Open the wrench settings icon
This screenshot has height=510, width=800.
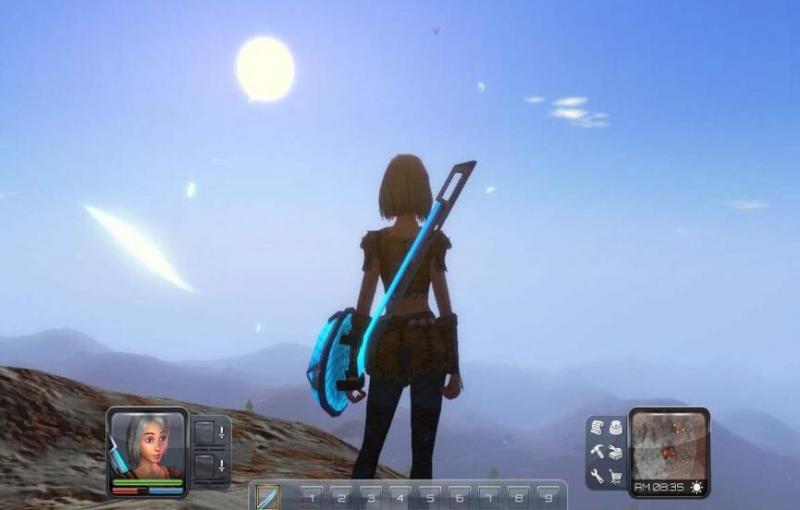click(597, 476)
